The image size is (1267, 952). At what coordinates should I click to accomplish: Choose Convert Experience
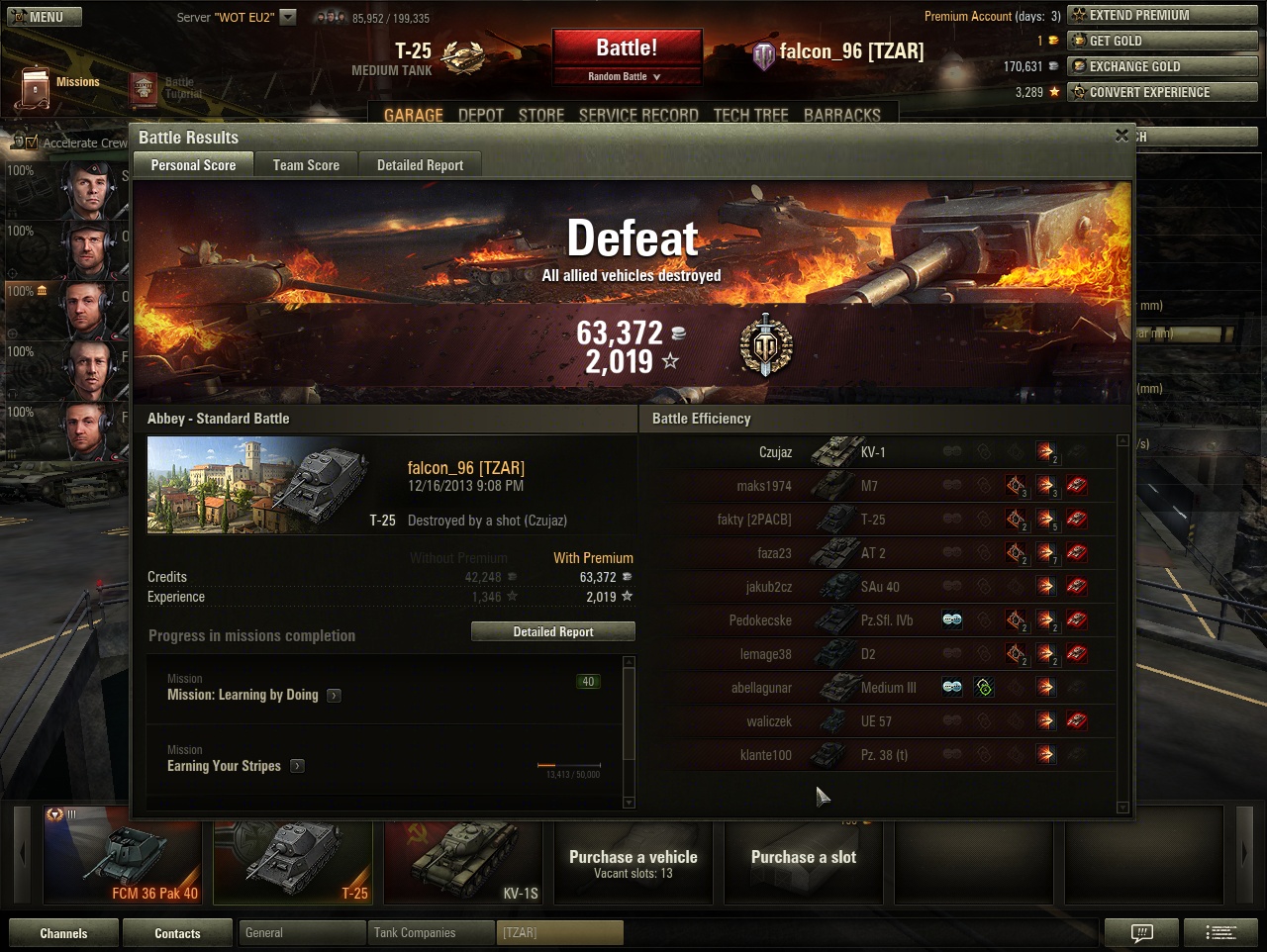[x=1162, y=92]
